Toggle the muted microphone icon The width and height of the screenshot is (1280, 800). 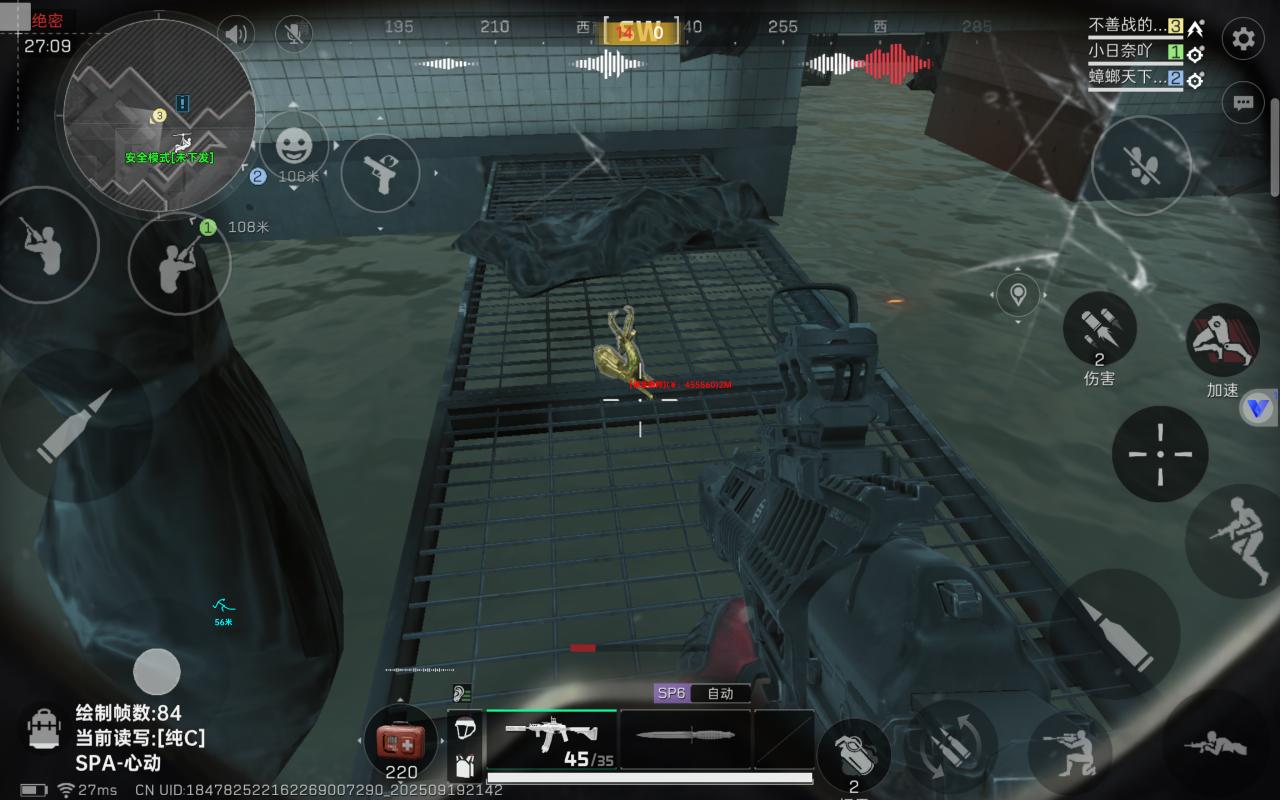293,35
